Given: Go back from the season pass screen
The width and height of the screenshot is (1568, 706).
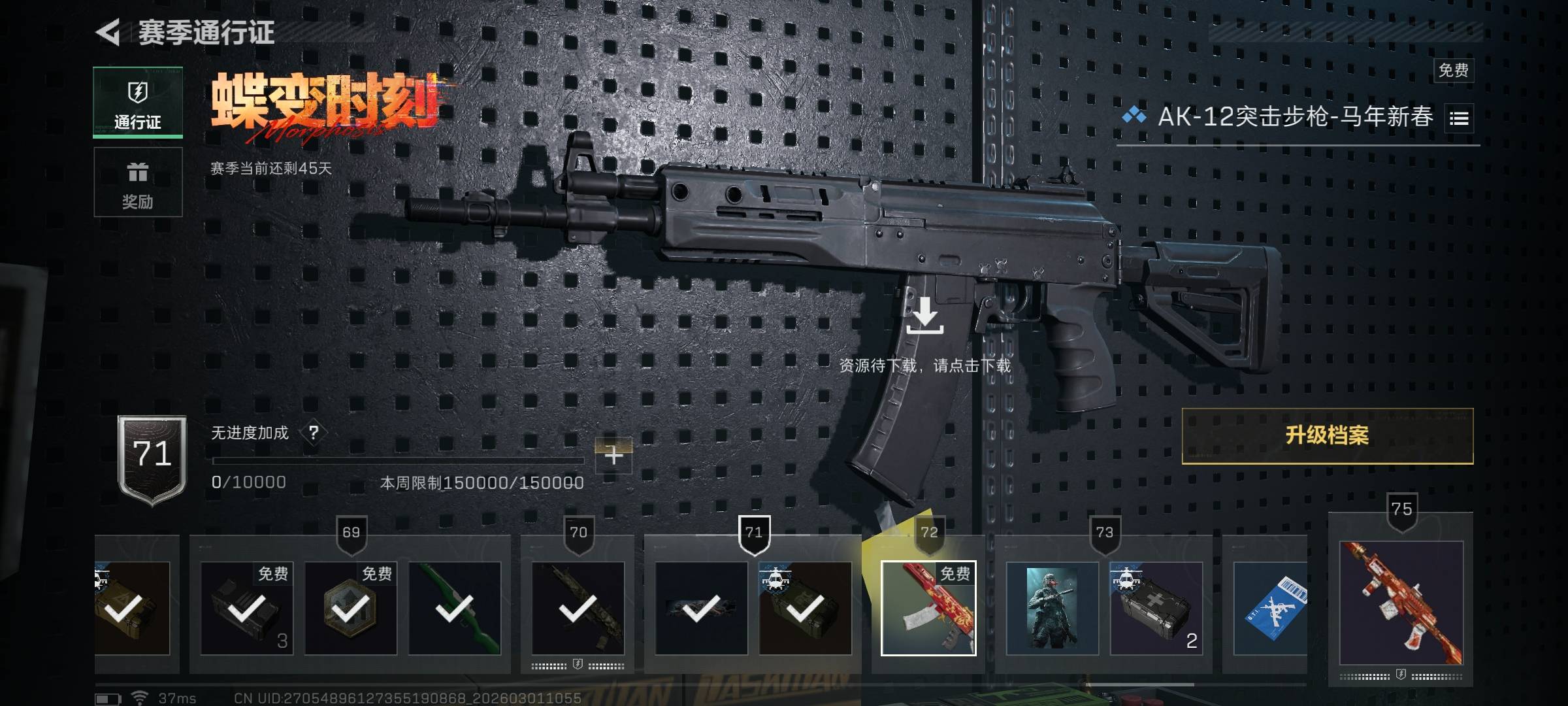Looking at the screenshot, I should [x=108, y=32].
